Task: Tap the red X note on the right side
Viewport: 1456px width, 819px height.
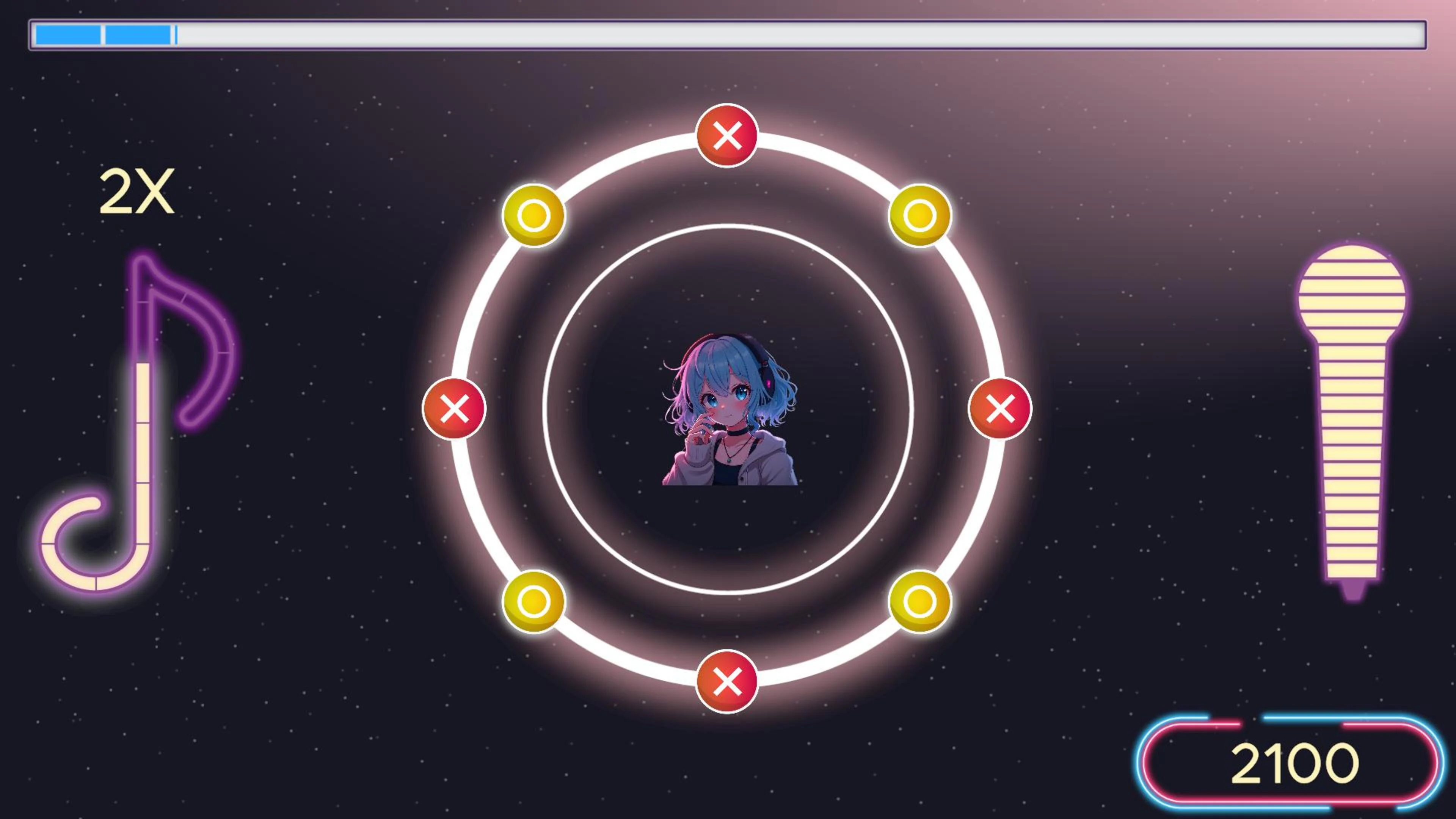Action: click(1001, 409)
